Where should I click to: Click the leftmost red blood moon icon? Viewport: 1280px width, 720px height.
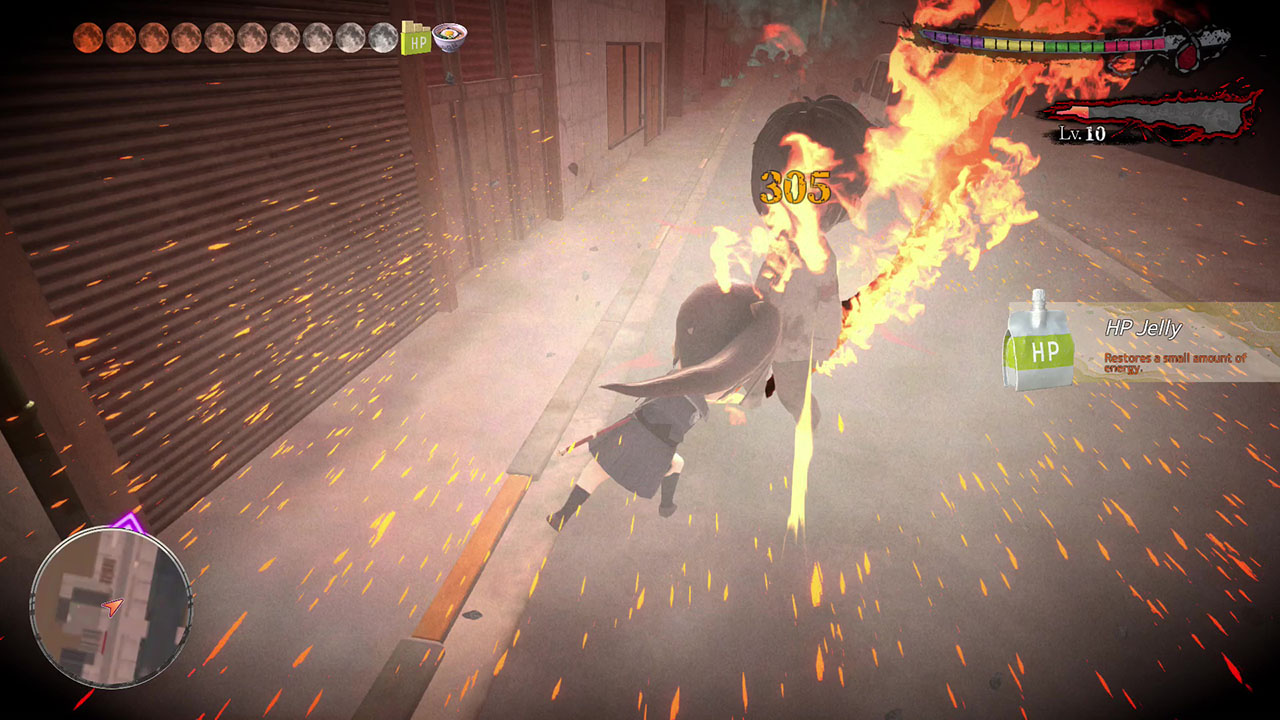click(89, 35)
